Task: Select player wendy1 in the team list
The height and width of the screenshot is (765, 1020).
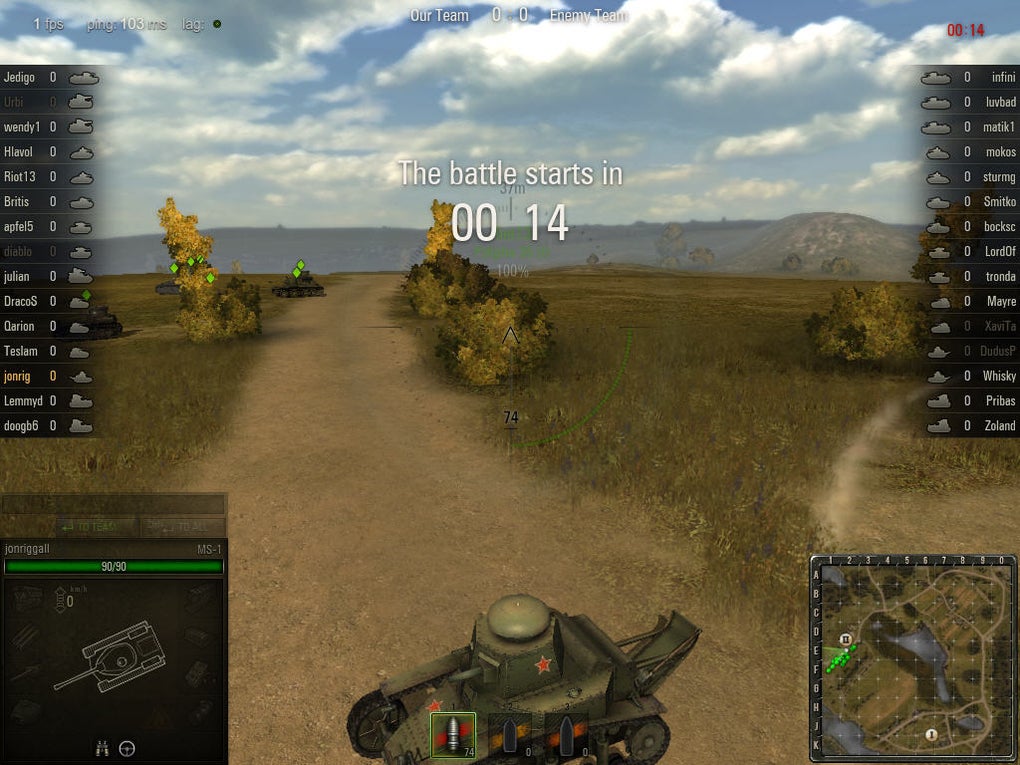Action: pos(22,127)
